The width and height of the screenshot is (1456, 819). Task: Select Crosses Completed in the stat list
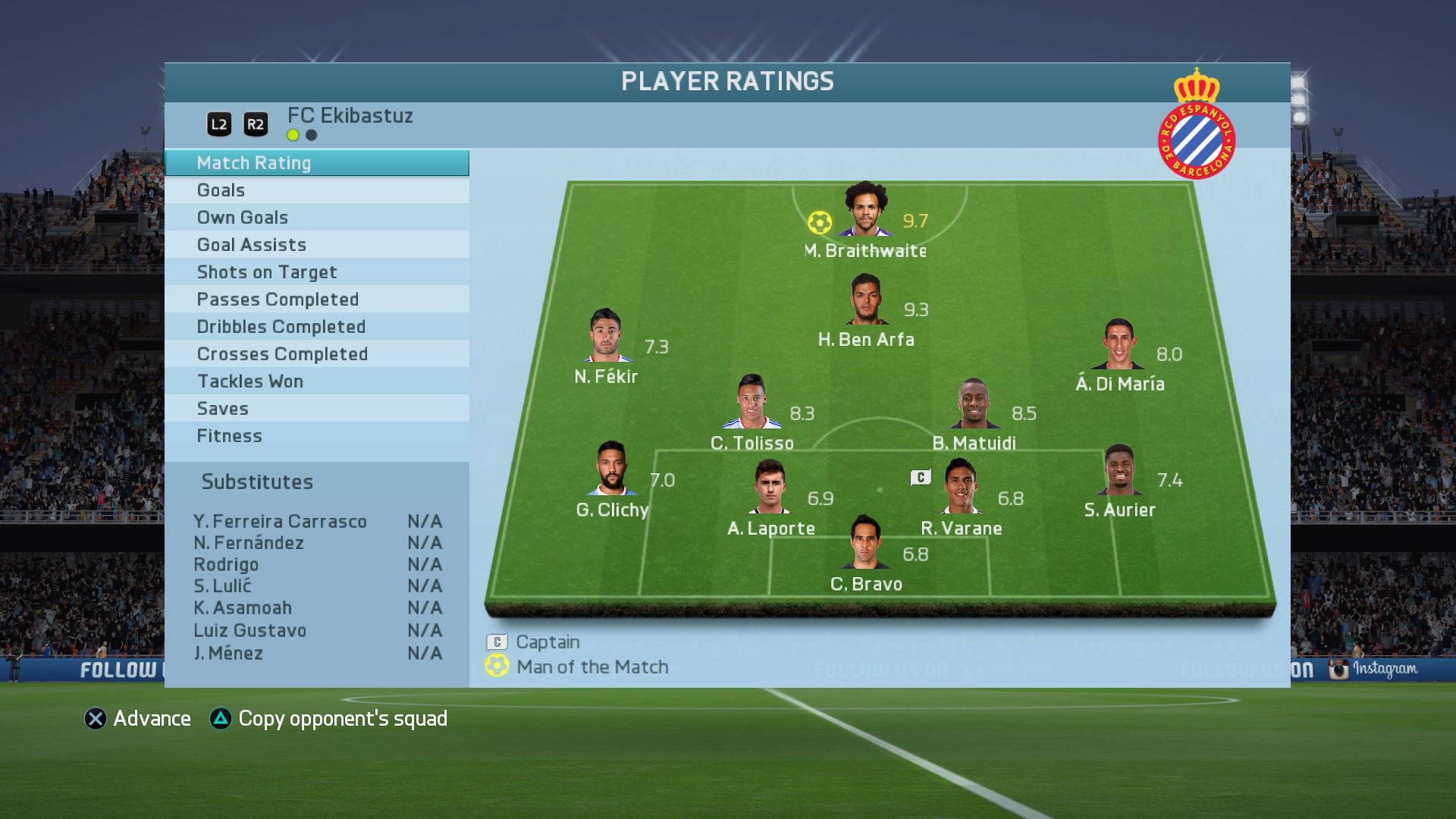coord(316,354)
